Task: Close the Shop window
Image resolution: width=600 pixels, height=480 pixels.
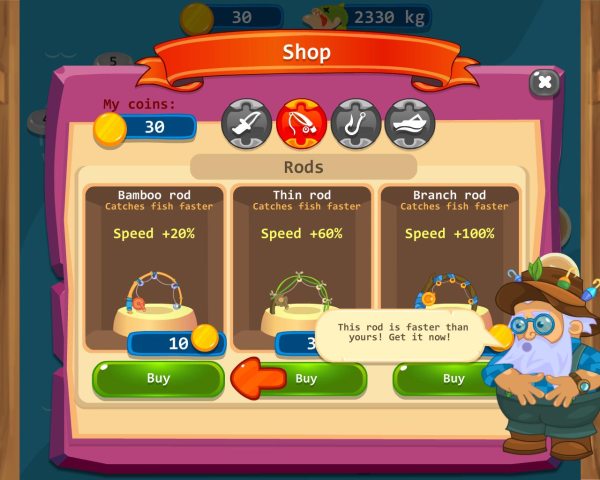Action: coord(543,83)
